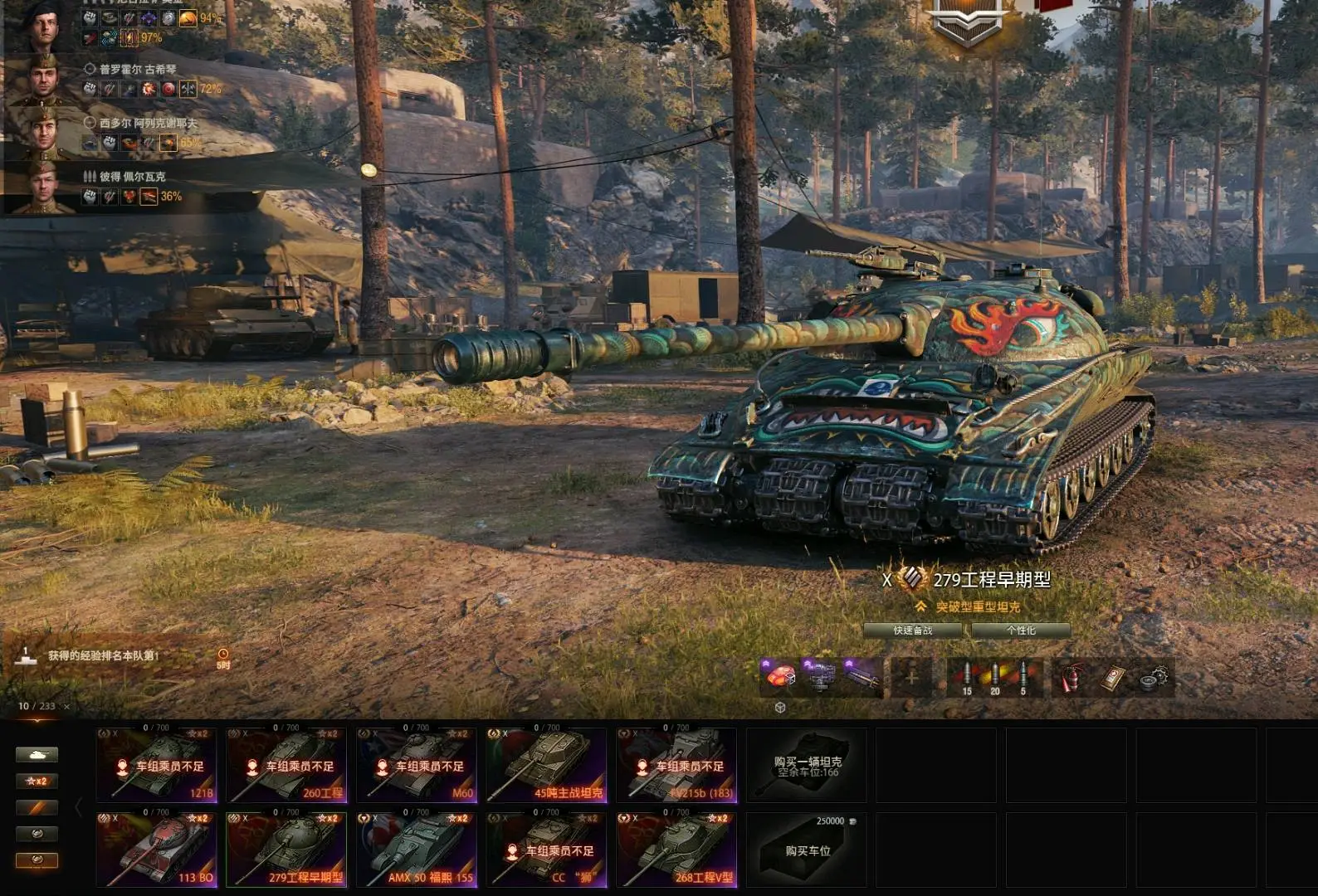Open the fire extinguisher consumable slot
Screen dimensions: 1318x896
pyautogui.click(x=1071, y=678)
